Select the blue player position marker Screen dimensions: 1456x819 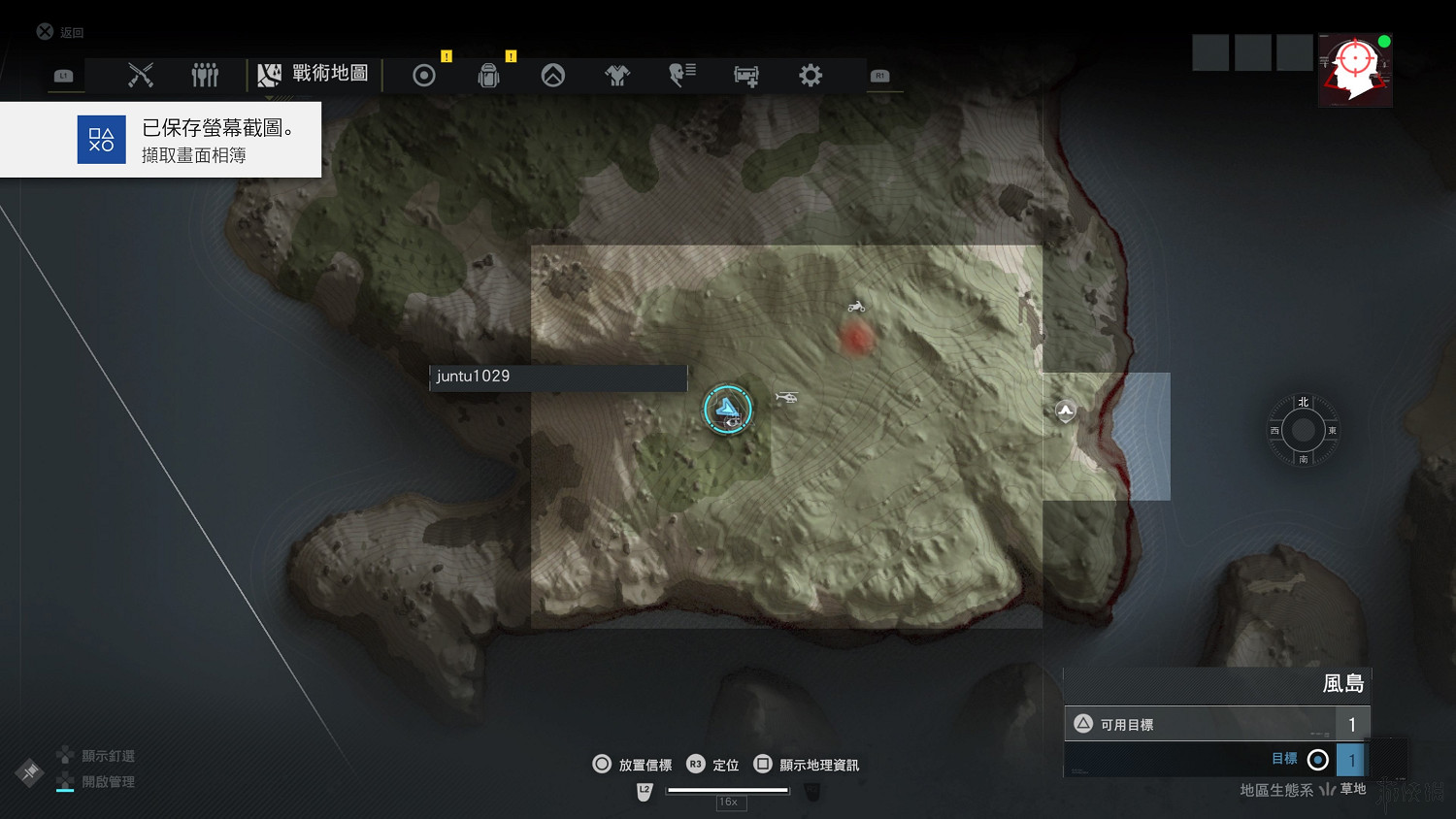(727, 409)
